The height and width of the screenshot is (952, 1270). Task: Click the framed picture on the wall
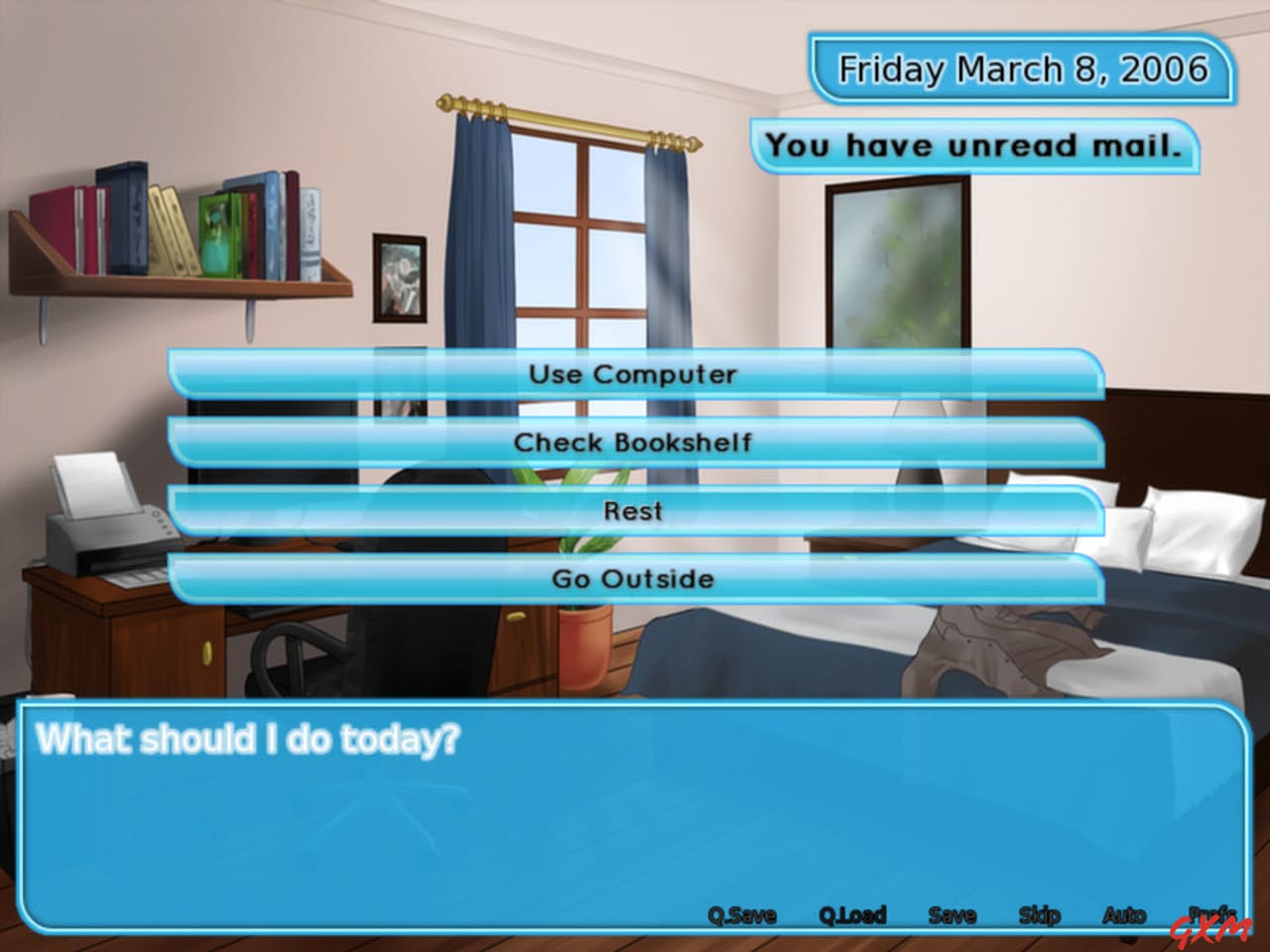tap(401, 278)
